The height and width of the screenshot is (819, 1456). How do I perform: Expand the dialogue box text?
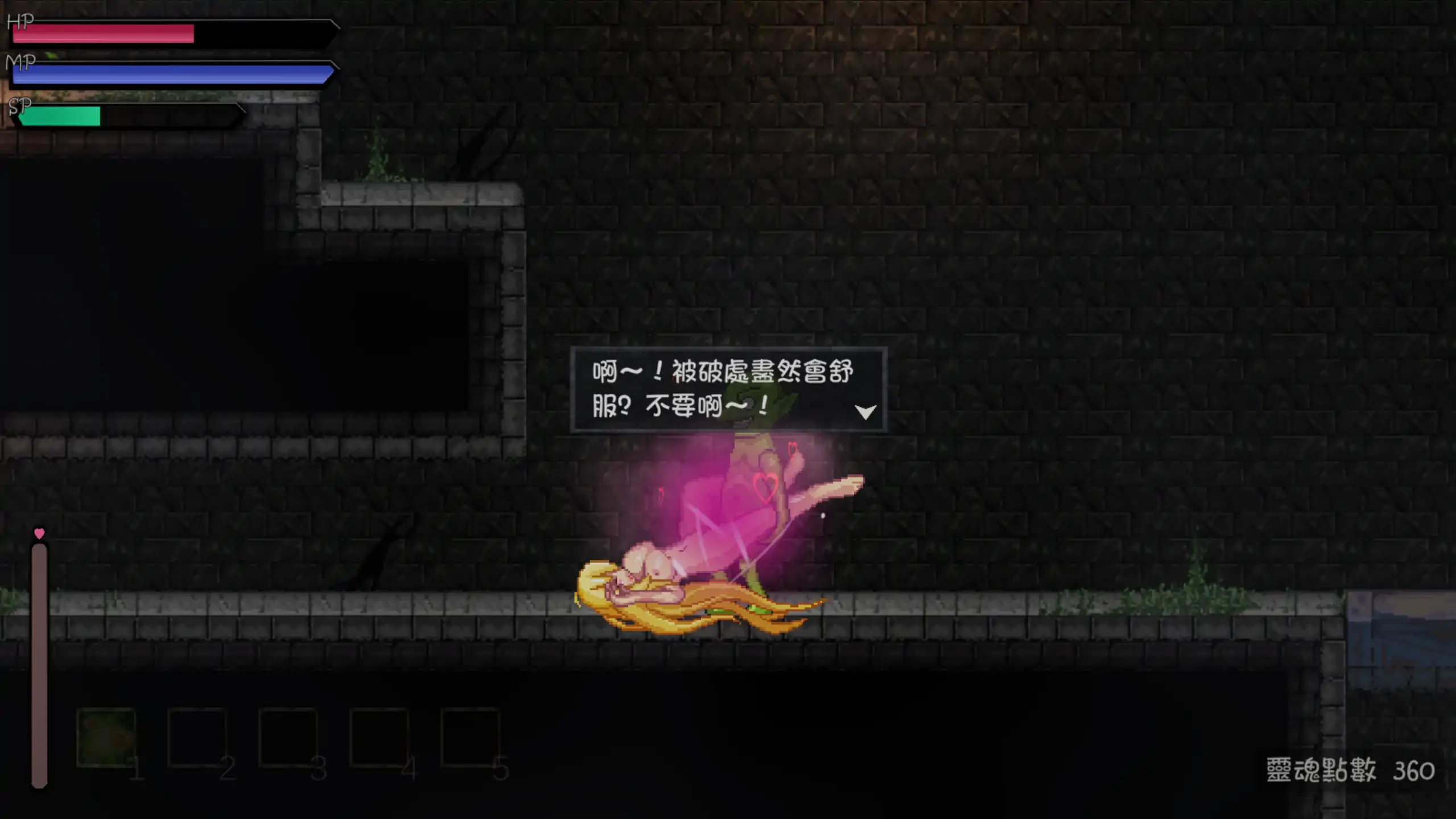[x=728, y=390]
